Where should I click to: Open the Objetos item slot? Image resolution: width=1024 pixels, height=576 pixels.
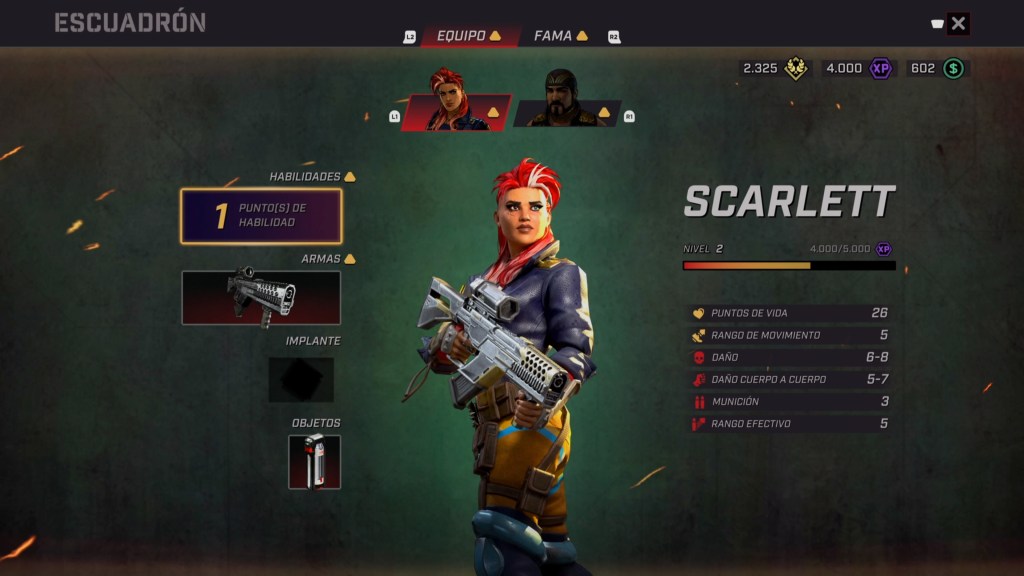314,462
